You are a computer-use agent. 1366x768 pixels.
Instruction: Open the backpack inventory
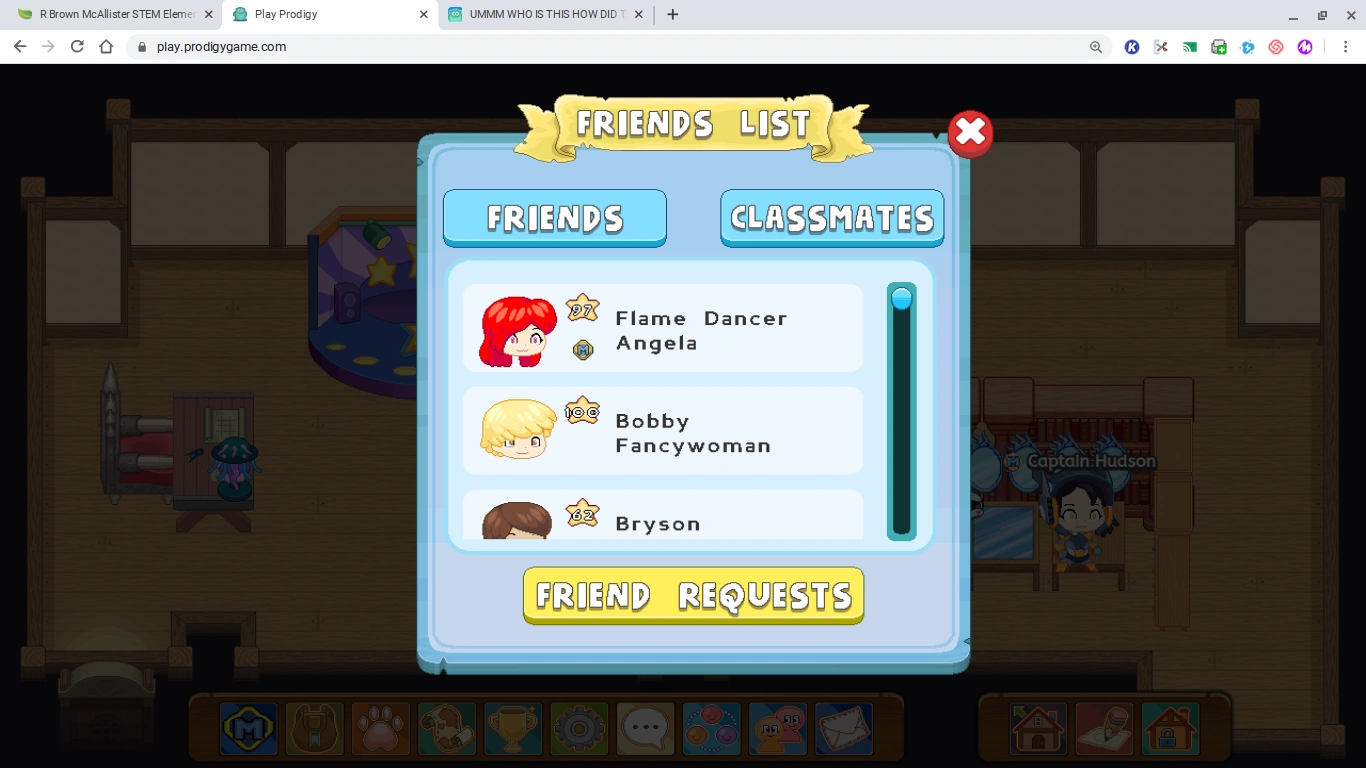pyautogui.click(x=314, y=729)
